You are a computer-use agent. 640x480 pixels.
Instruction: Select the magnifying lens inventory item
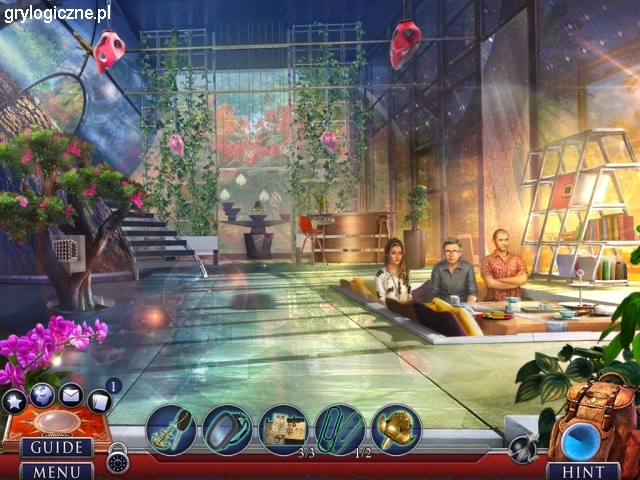(x=227, y=430)
